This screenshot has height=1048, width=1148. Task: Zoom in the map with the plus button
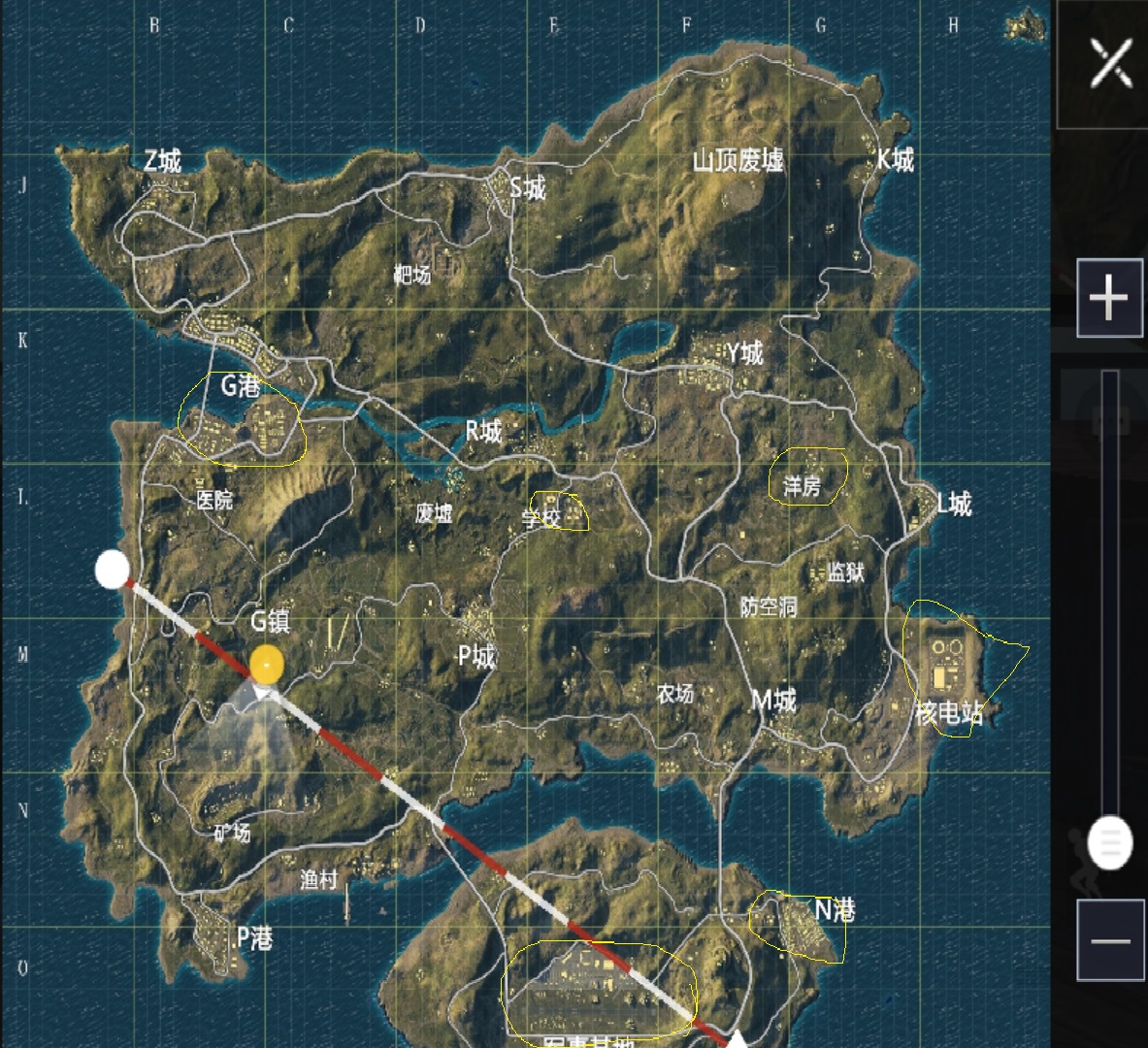click(1109, 298)
